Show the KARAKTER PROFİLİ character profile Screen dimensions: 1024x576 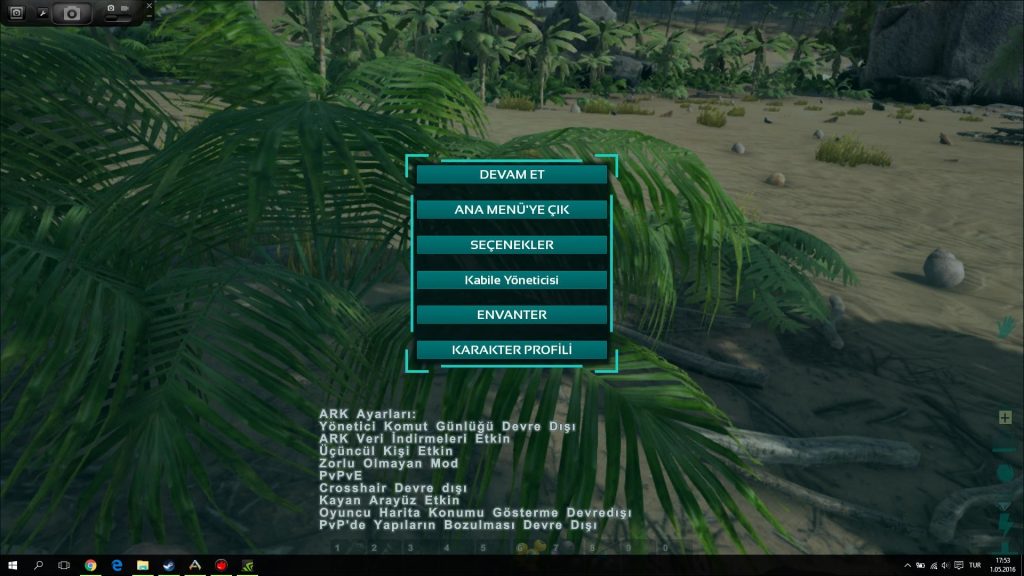click(511, 350)
